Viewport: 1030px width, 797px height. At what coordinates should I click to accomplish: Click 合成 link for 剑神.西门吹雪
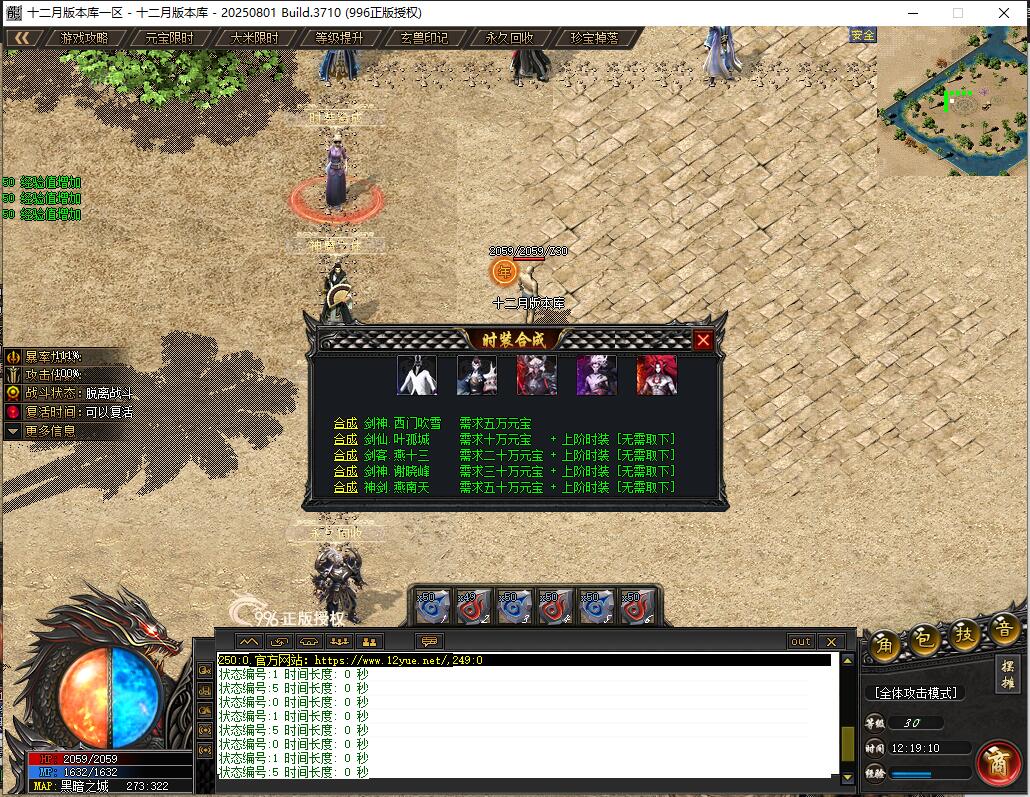345,423
